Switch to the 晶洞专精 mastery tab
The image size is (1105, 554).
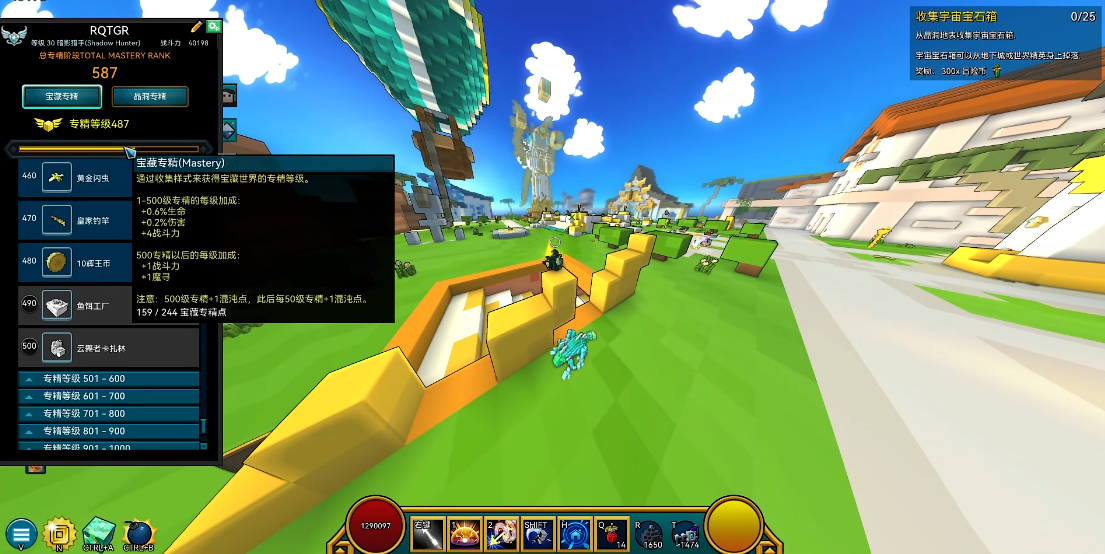click(x=150, y=96)
